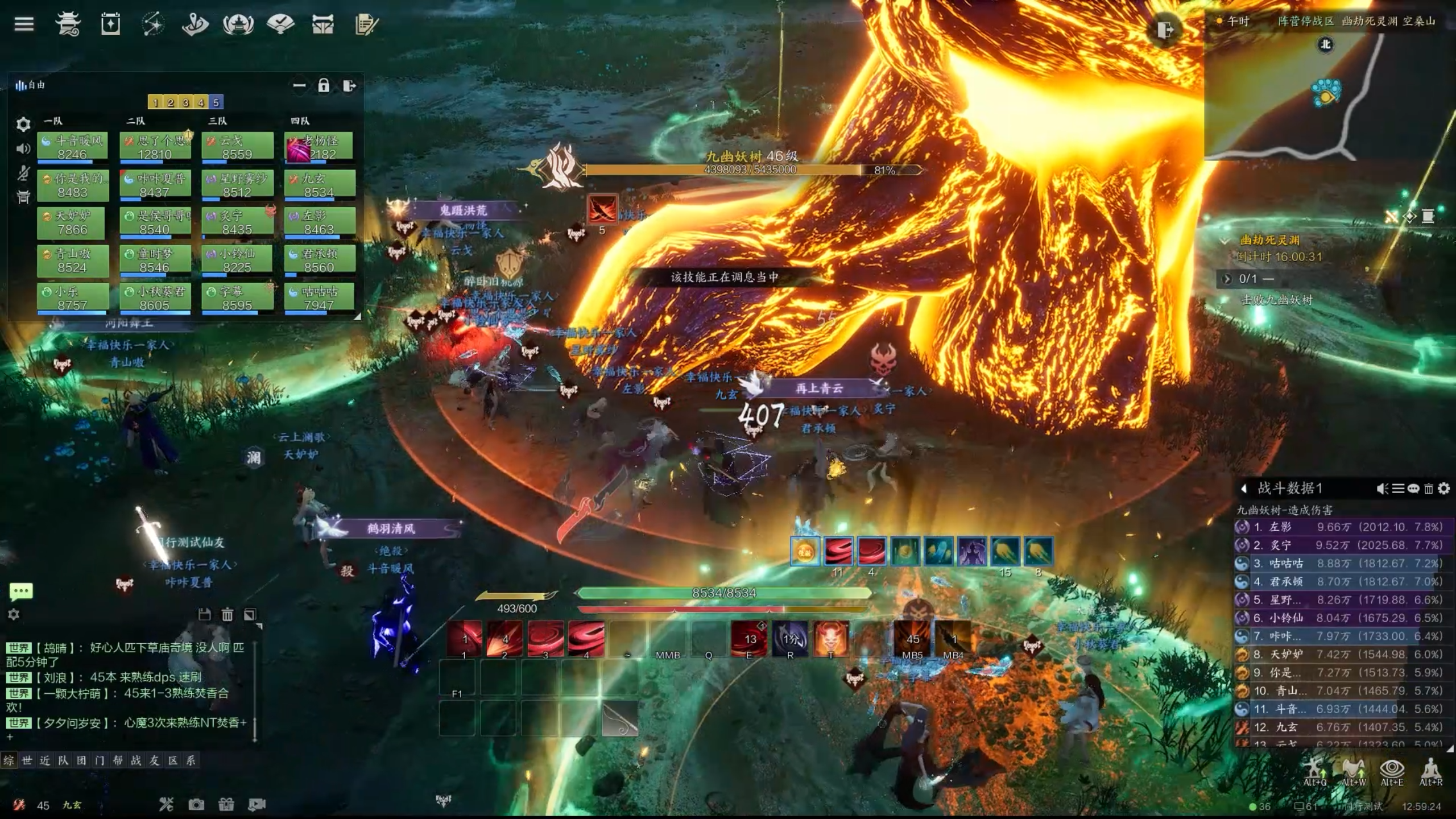Expand the 幽劫死灵渊 quest tracker

[x=1225, y=241]
